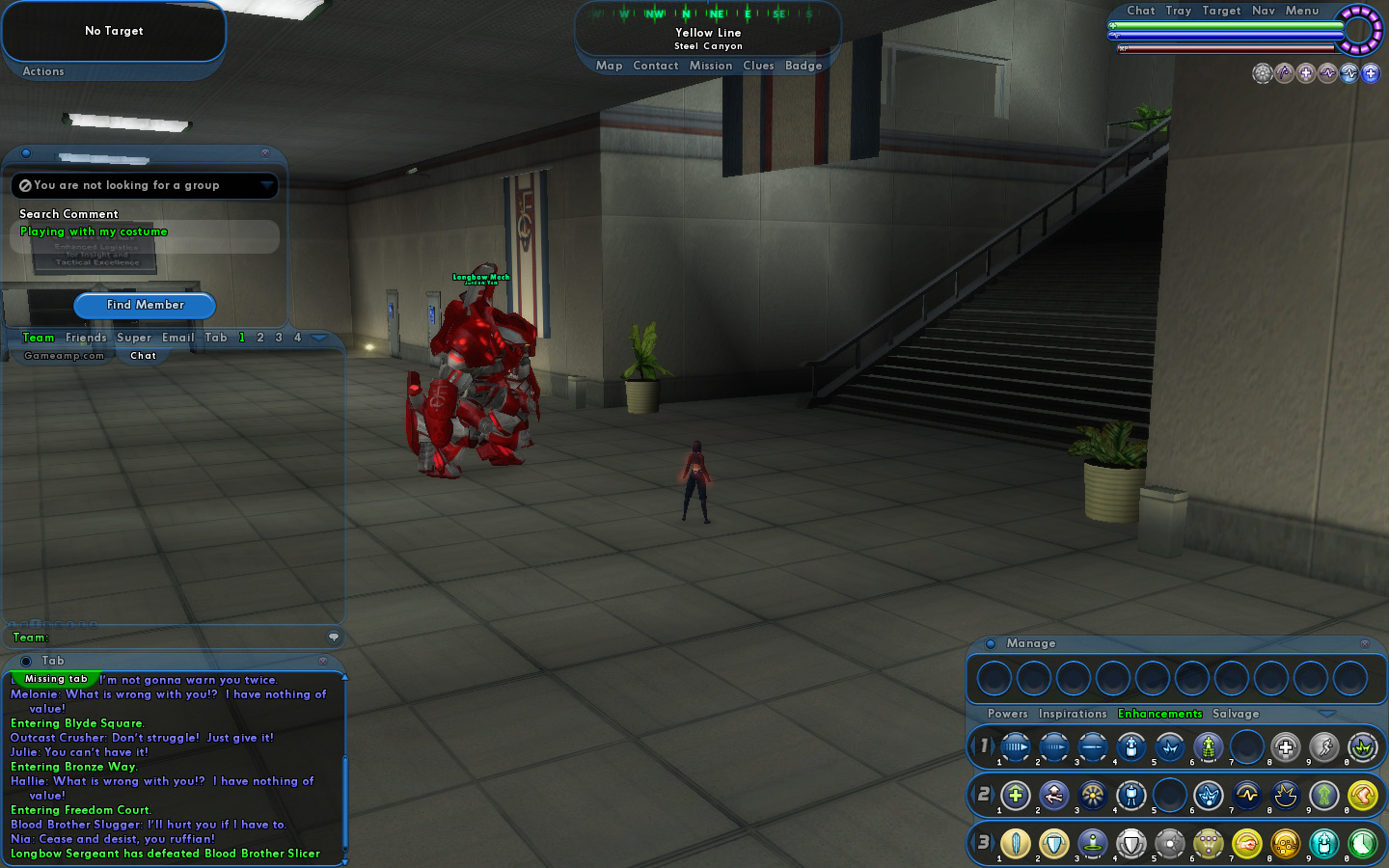The height and width of the screenshot is (868, 1389).
Task: Edit the search comment text field
Action: (145, 232)
